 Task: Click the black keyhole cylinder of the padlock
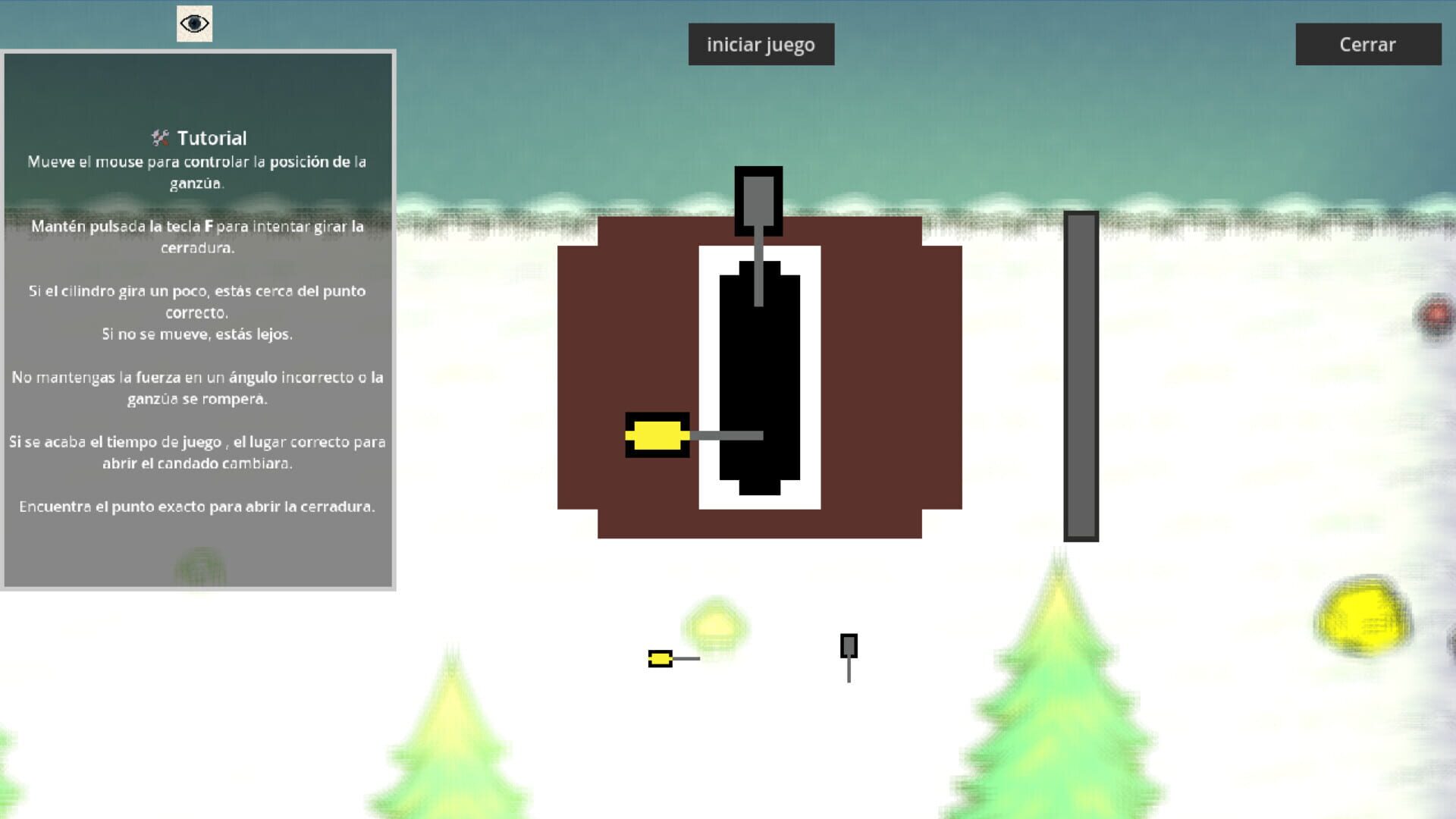pyautogui.click(x=758, y=372)
